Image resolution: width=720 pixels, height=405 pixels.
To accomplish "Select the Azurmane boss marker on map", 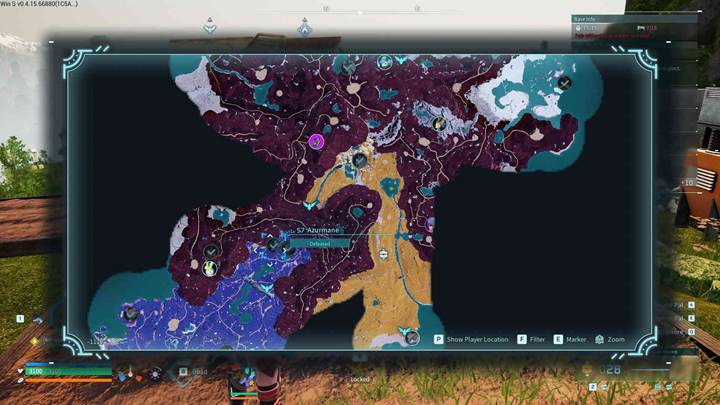I will [272, 243].
